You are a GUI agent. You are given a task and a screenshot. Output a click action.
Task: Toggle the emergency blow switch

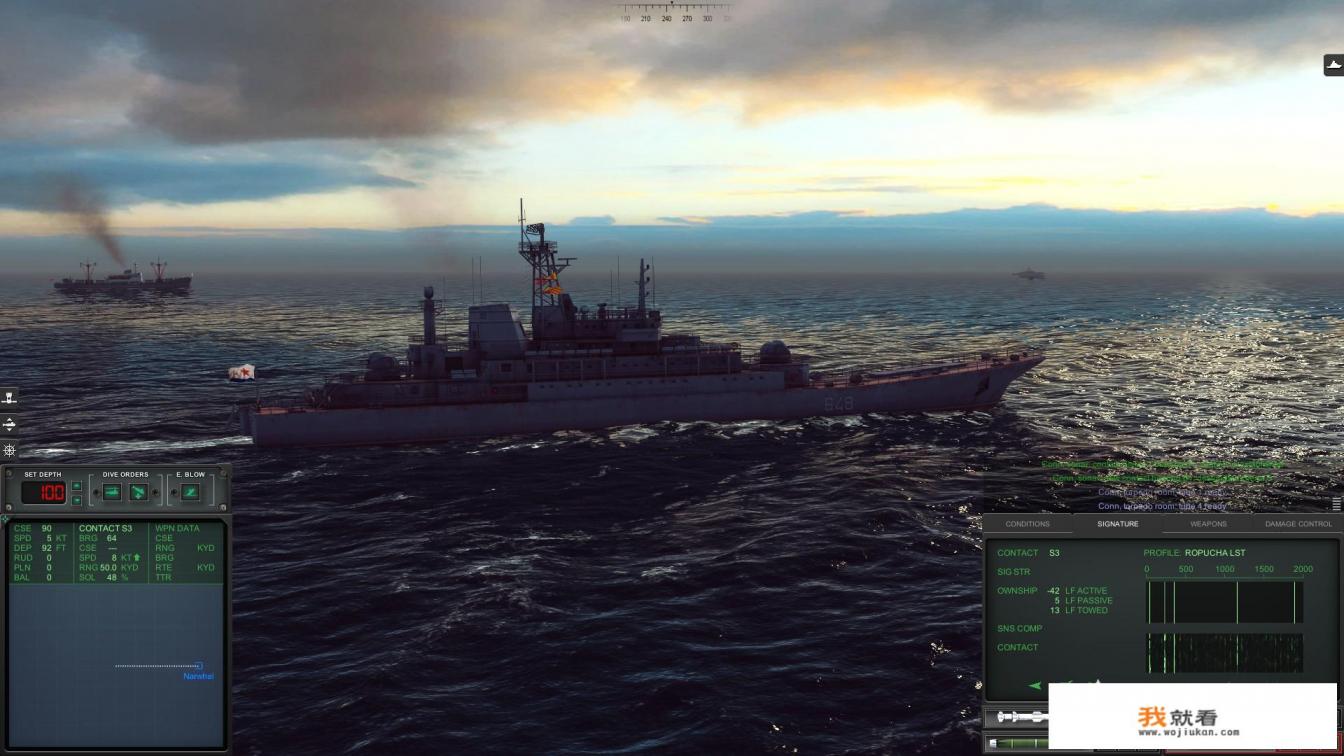[173, 490]
